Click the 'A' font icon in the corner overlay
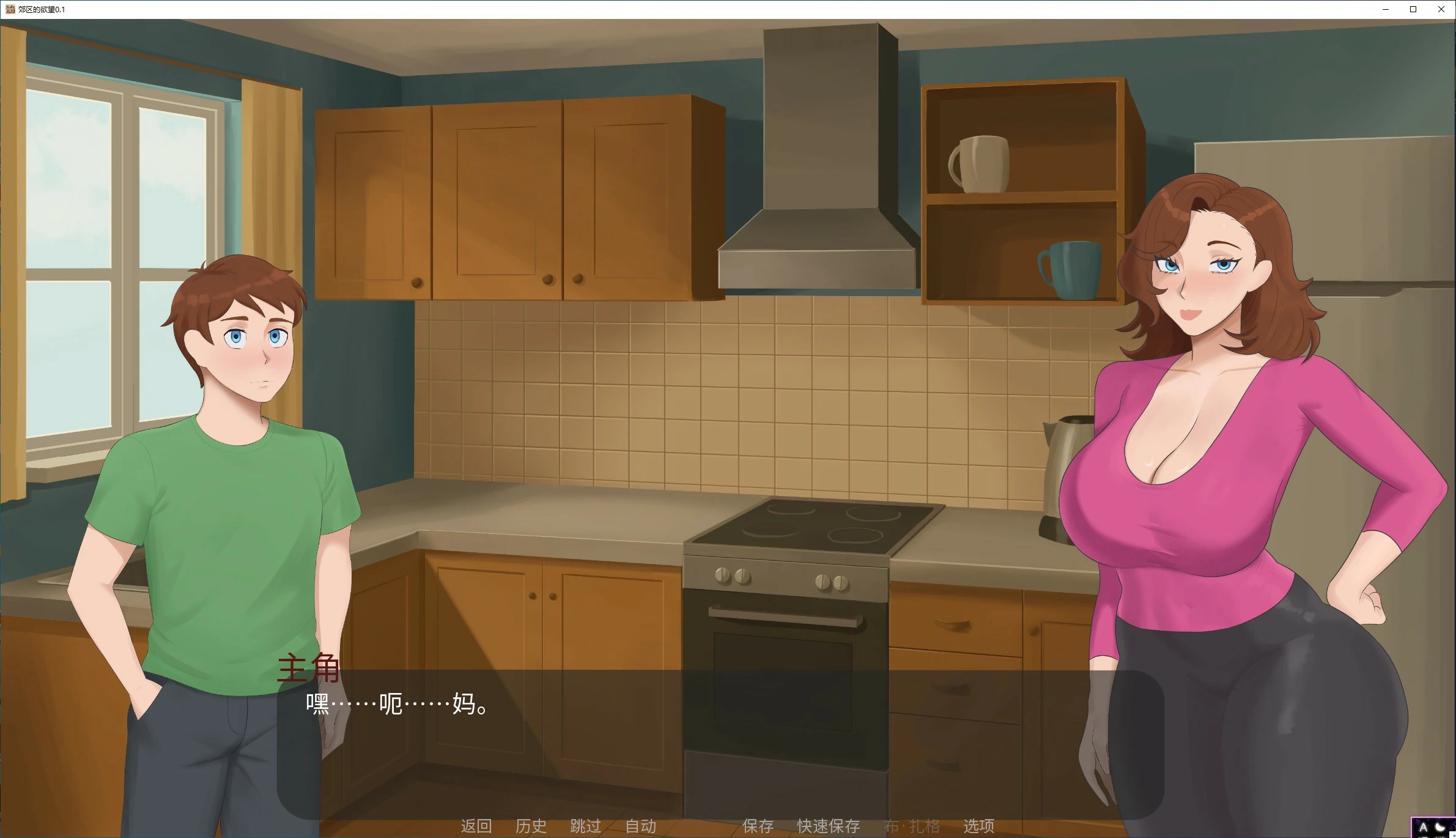Viewport: 1456px width, 838px height. tap(1423, 828)
